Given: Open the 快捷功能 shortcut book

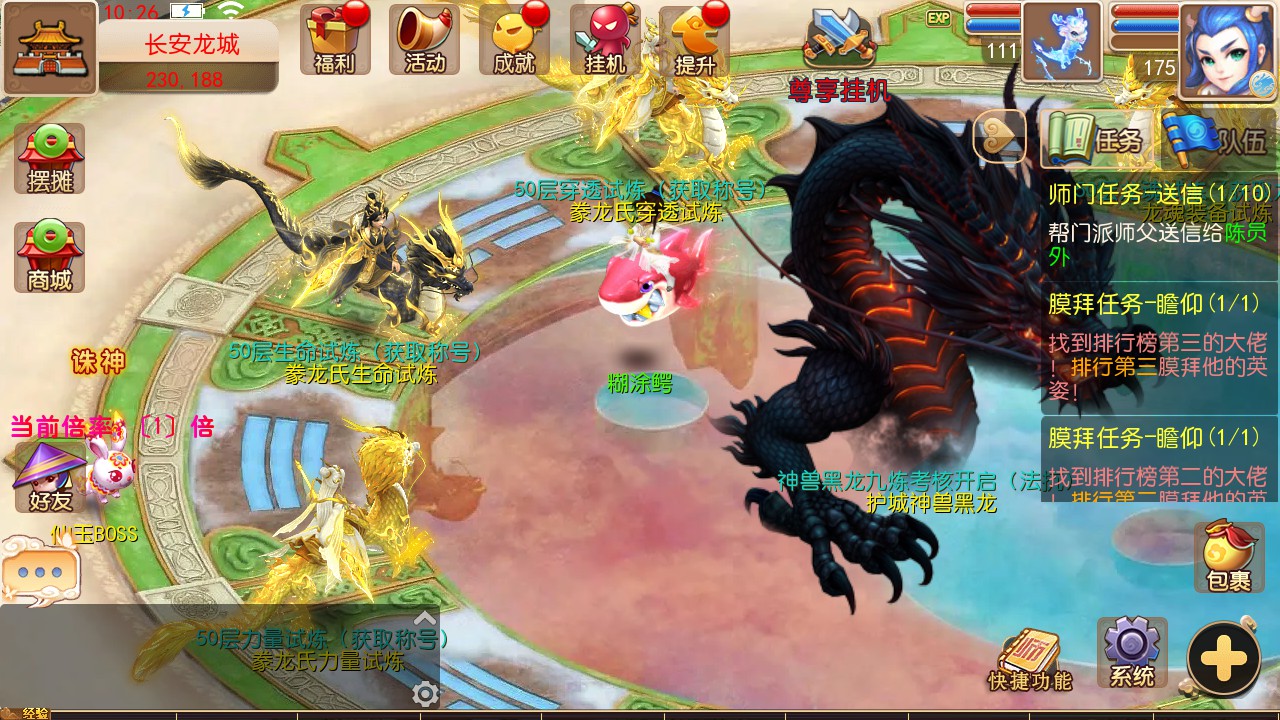Looking at the screenshot, I should 1029,660.
